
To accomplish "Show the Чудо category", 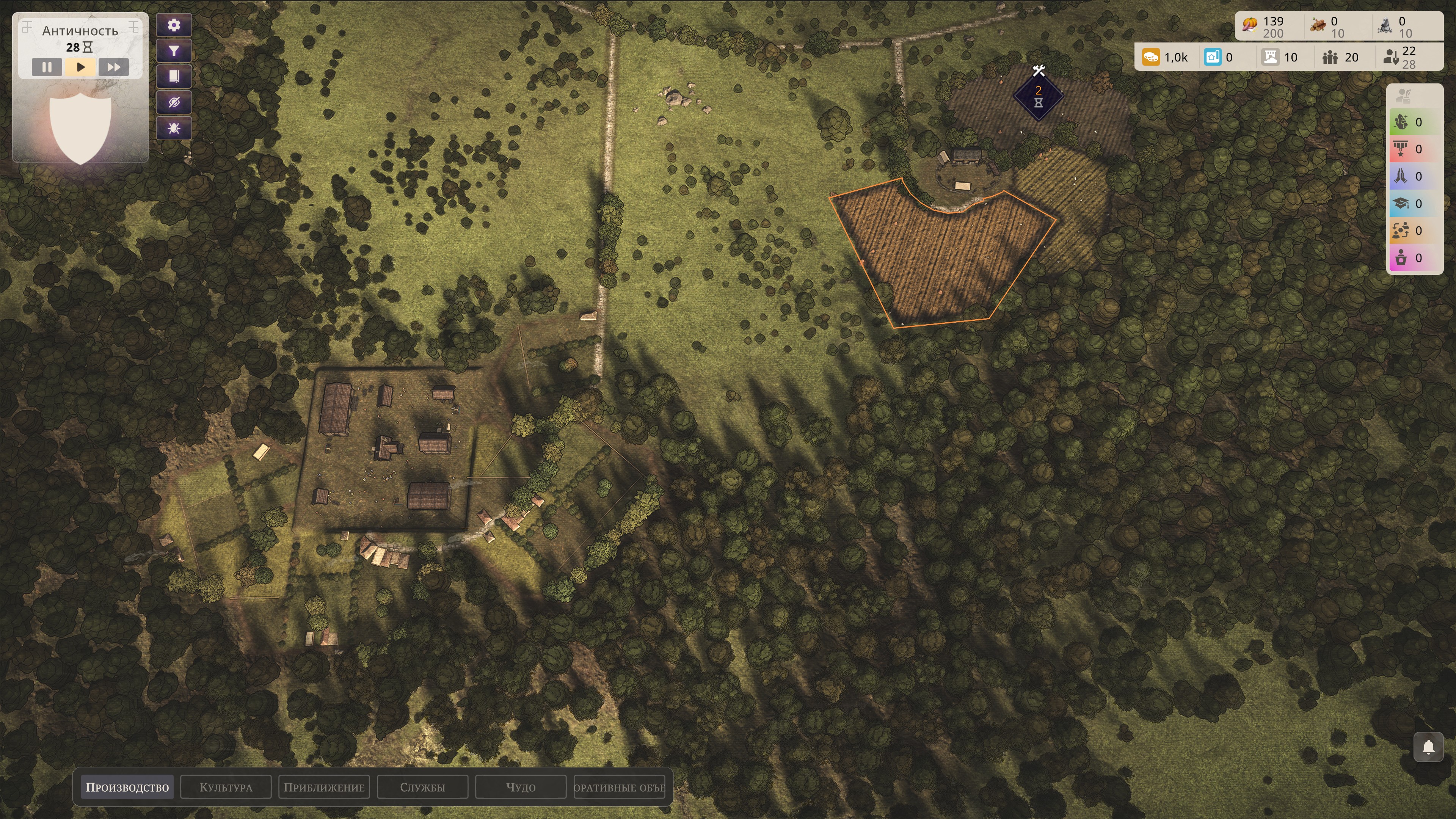I will pos(521,788).
